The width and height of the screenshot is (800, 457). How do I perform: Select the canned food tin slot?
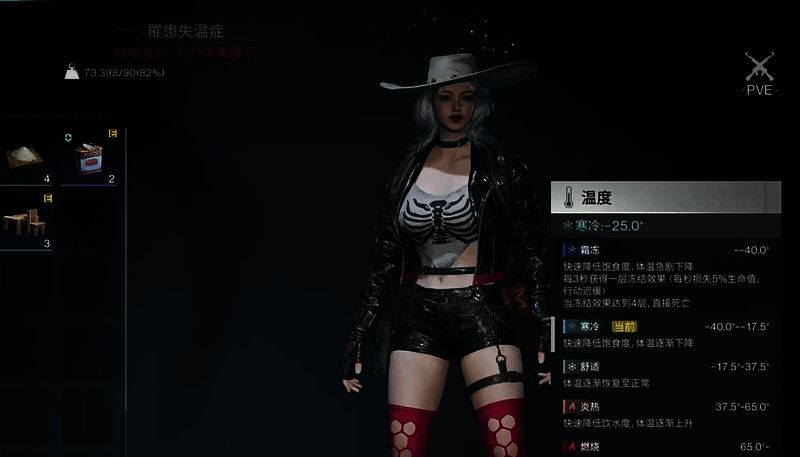pos(90,158)
